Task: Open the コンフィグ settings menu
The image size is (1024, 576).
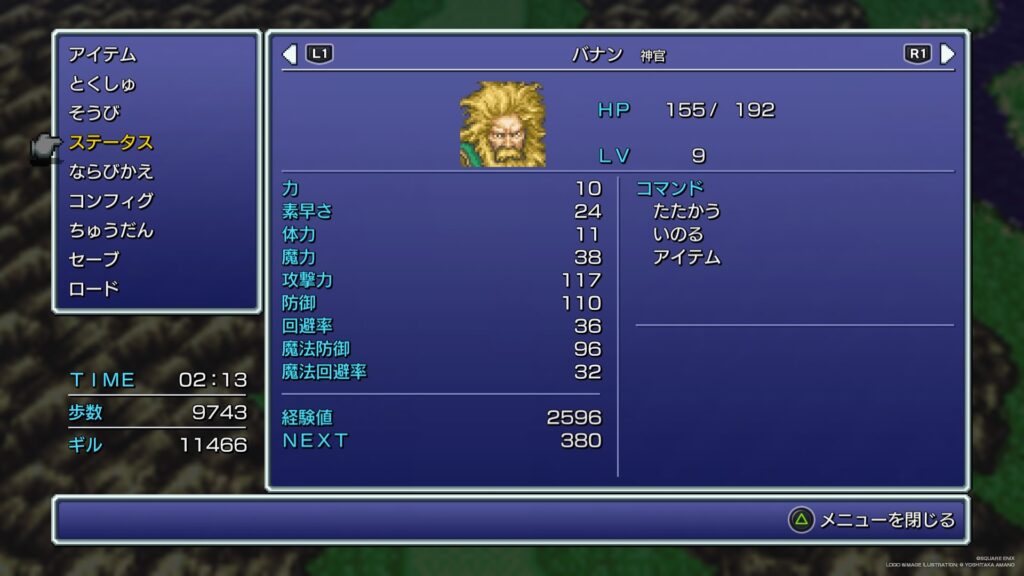Action: [x=111, y=201]
